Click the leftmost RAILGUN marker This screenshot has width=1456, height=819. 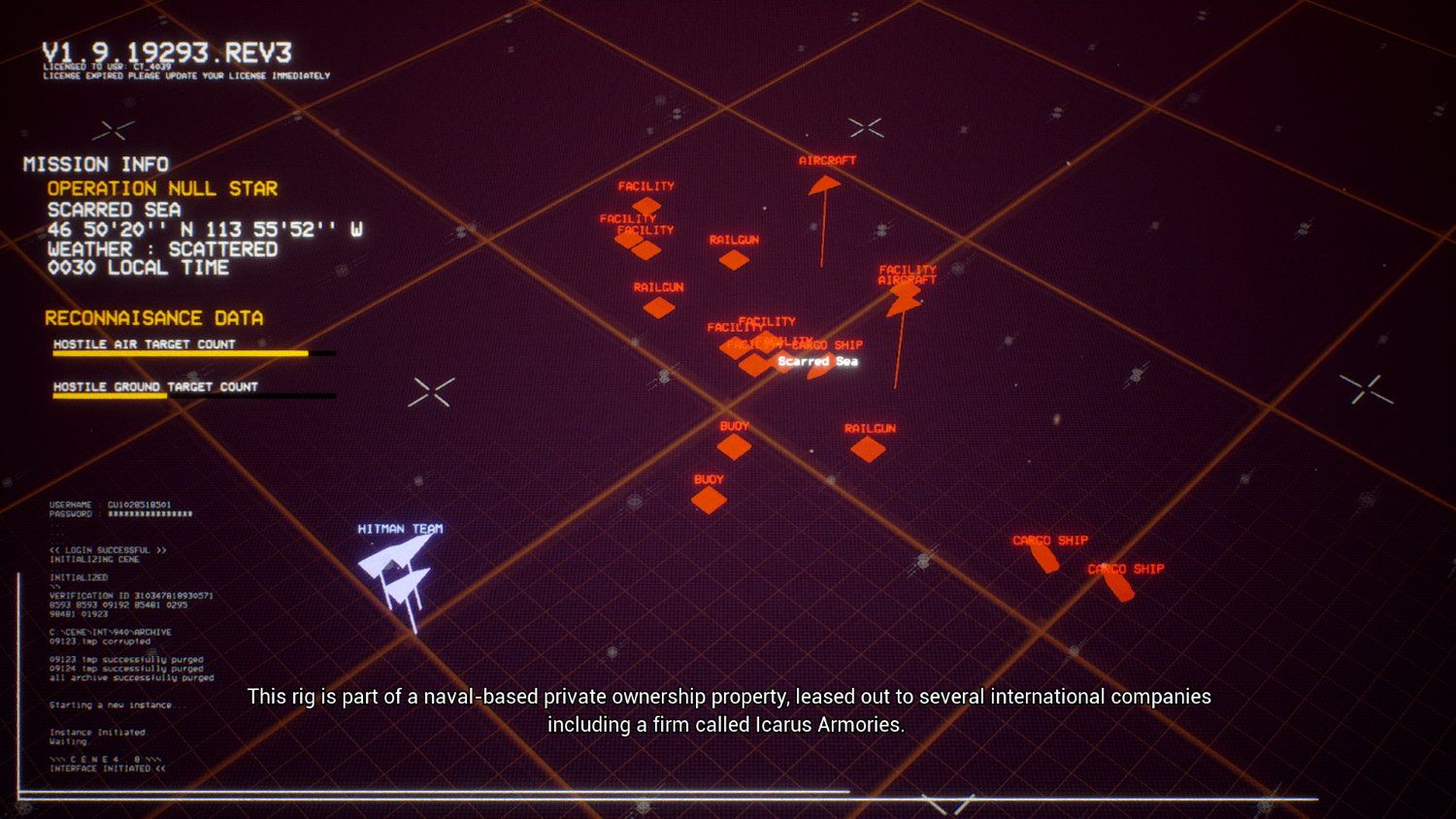(661, 306)
